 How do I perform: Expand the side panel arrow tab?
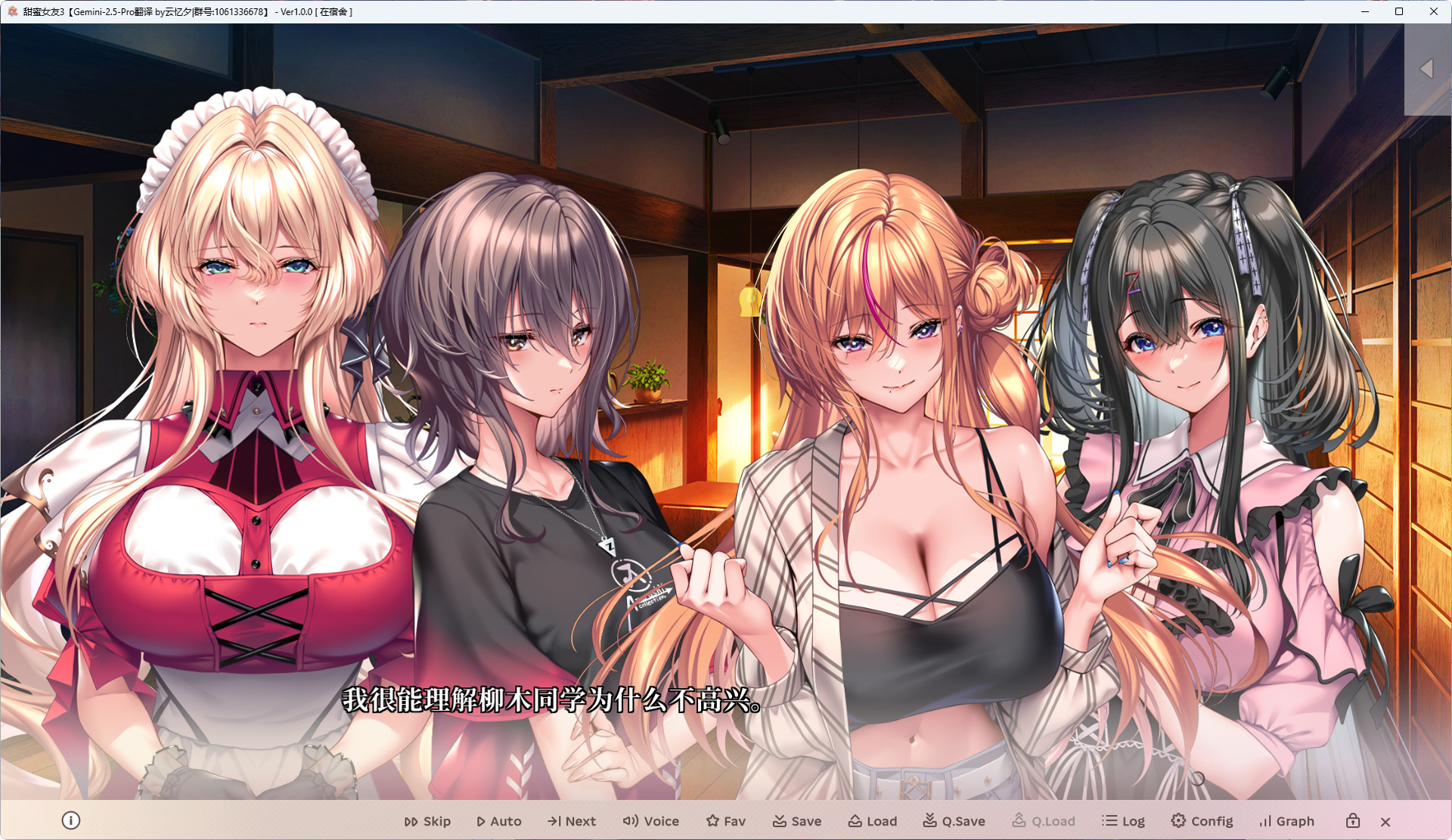click(x=1427, y=69)
